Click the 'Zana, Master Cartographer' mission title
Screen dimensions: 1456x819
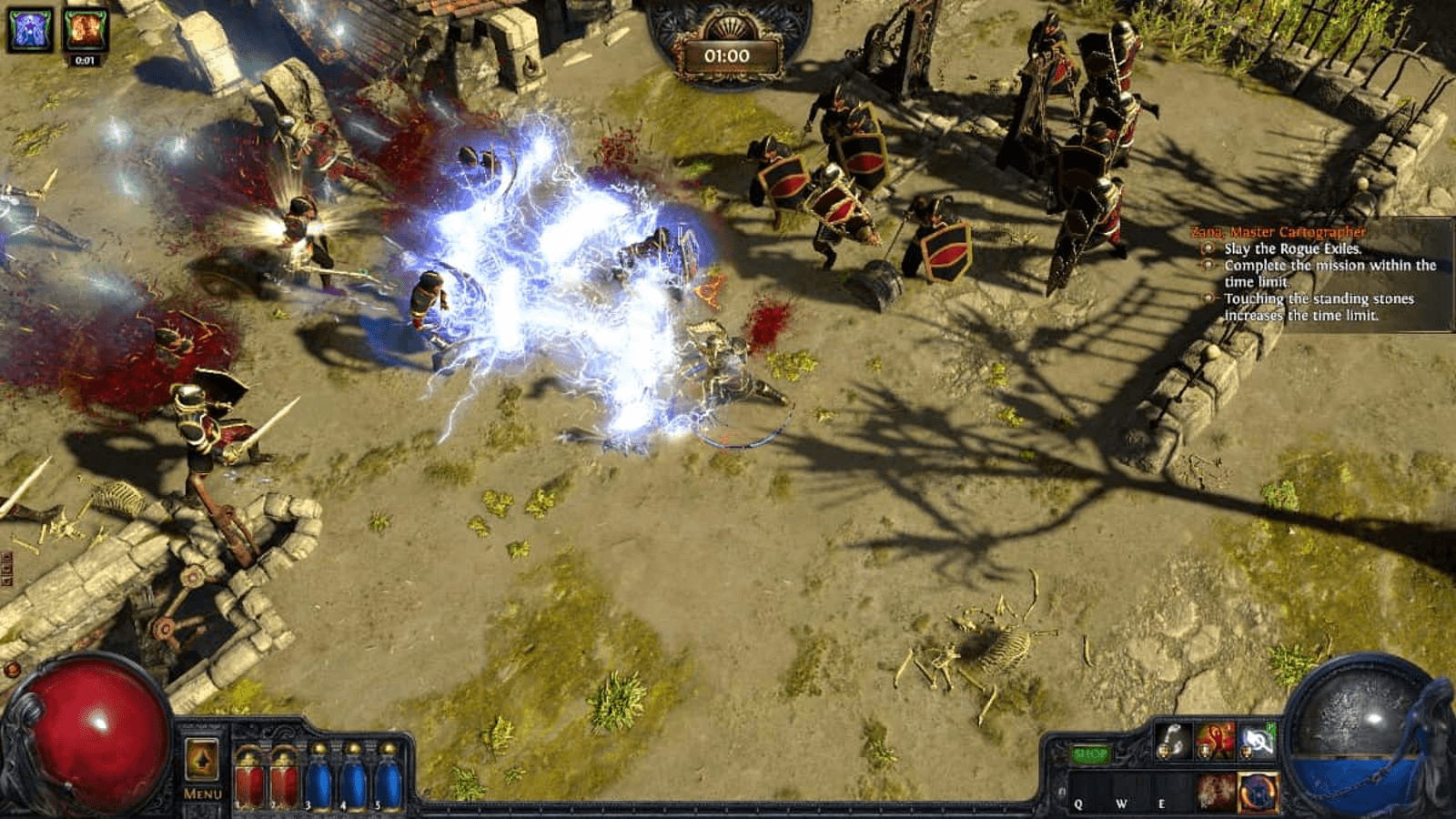pos(1279,231)
